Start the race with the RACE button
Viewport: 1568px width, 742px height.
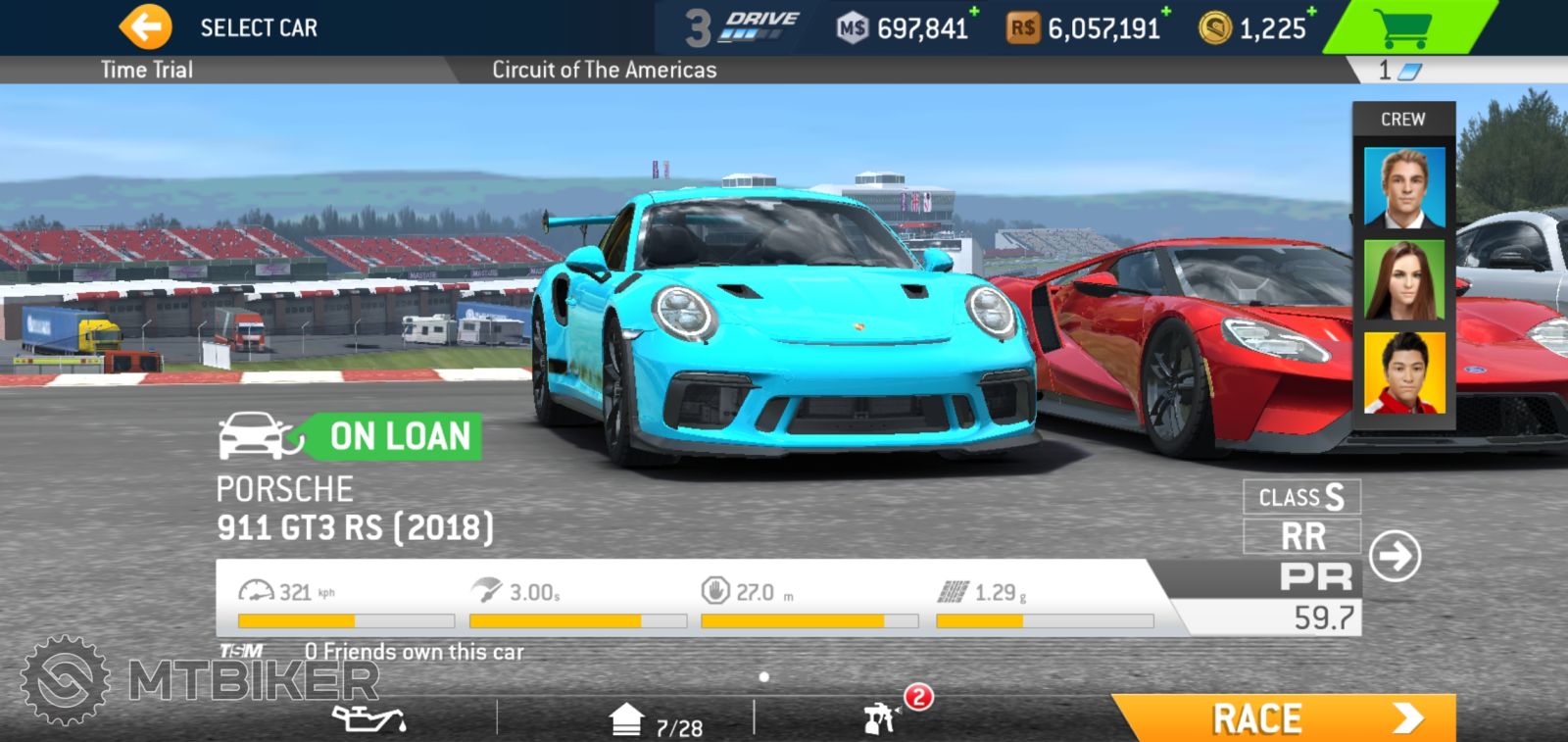(x=1284, y=718)
